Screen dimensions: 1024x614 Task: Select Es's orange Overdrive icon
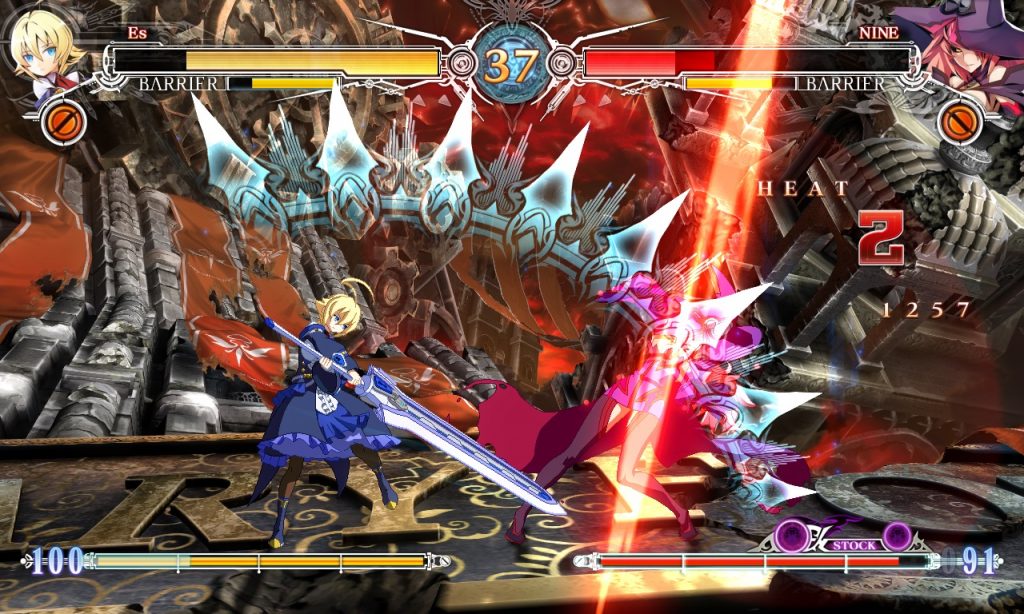coord(63,122)
